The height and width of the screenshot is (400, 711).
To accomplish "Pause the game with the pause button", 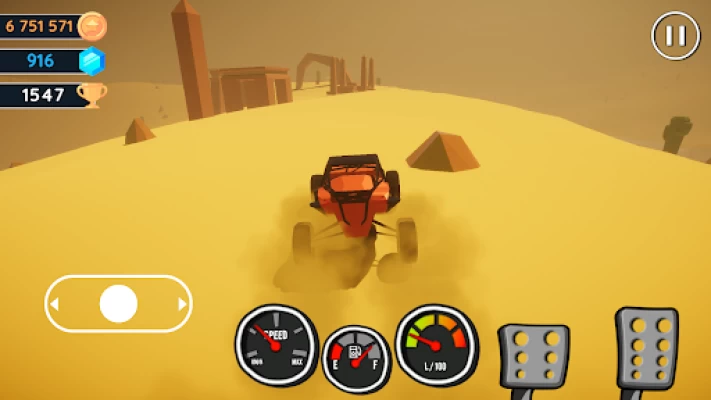I will coord(676,36).
